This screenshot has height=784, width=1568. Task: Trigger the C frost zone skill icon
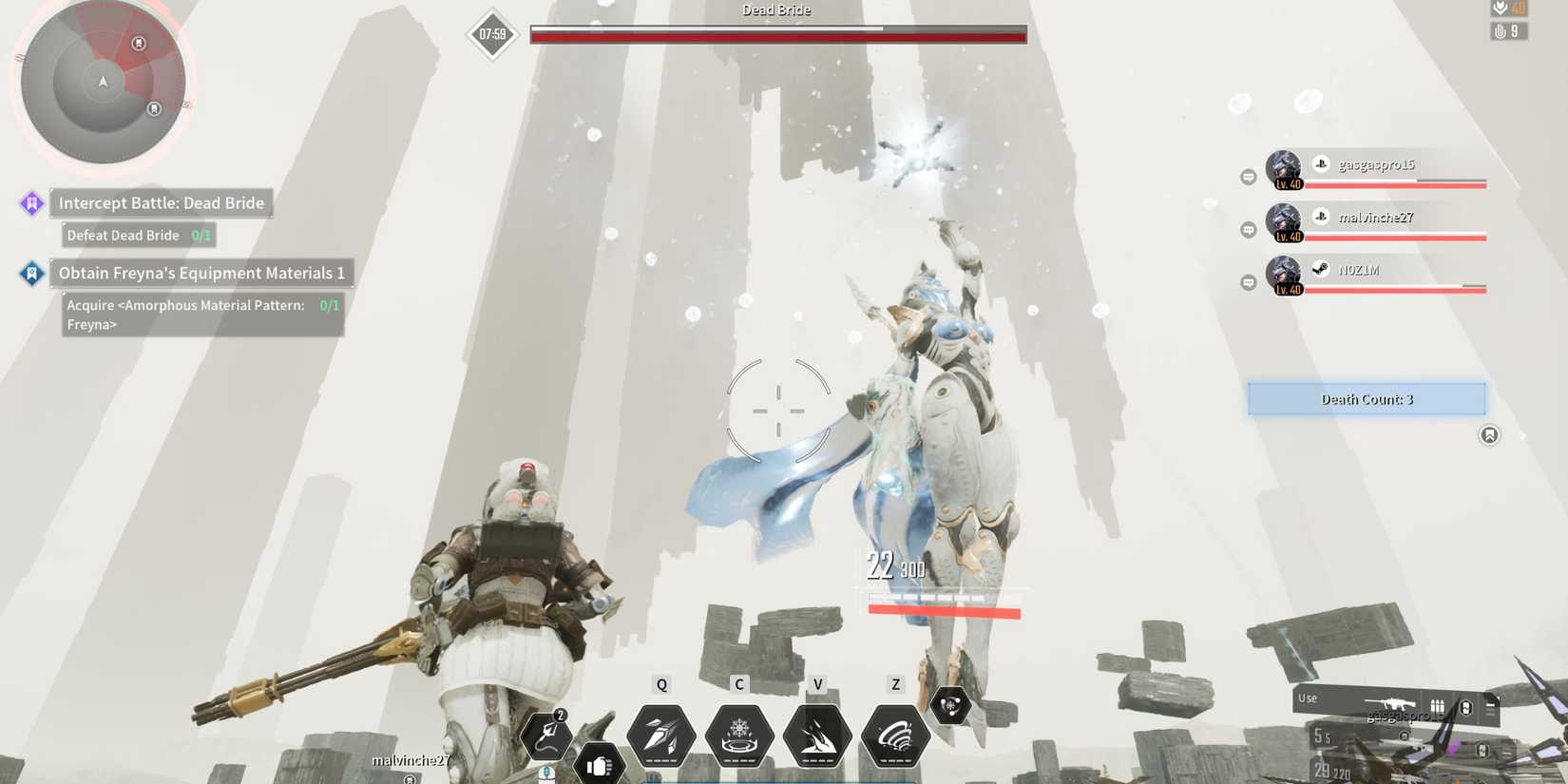[x=740, y=734]
